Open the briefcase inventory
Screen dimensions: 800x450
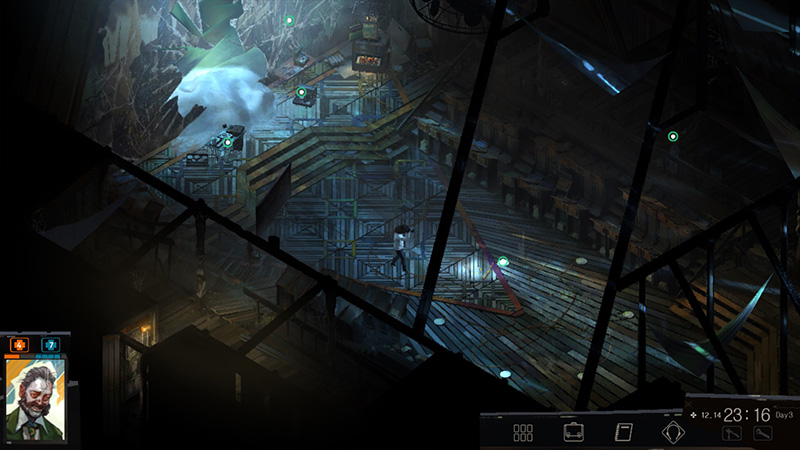(574, 433)
